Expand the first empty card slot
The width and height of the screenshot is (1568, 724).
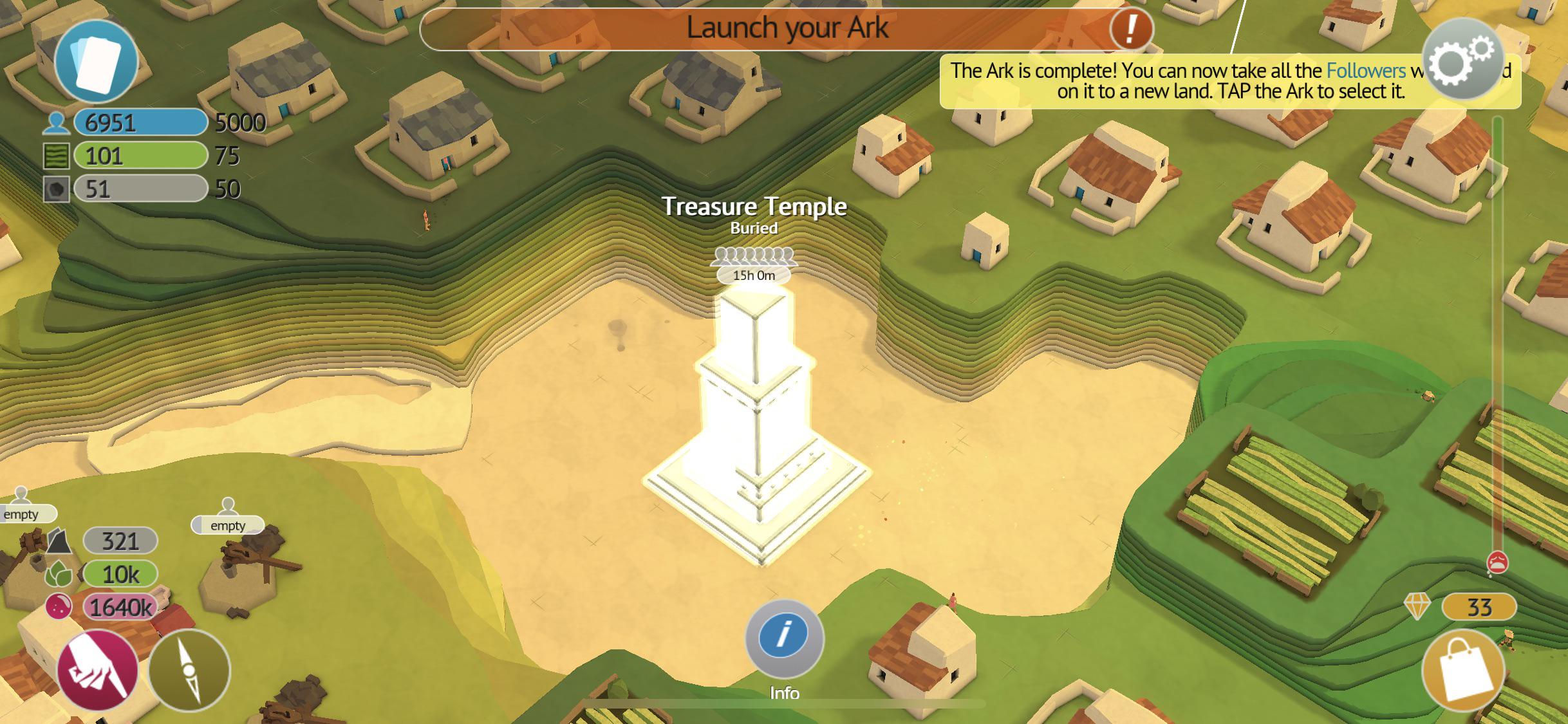(23, 514)
